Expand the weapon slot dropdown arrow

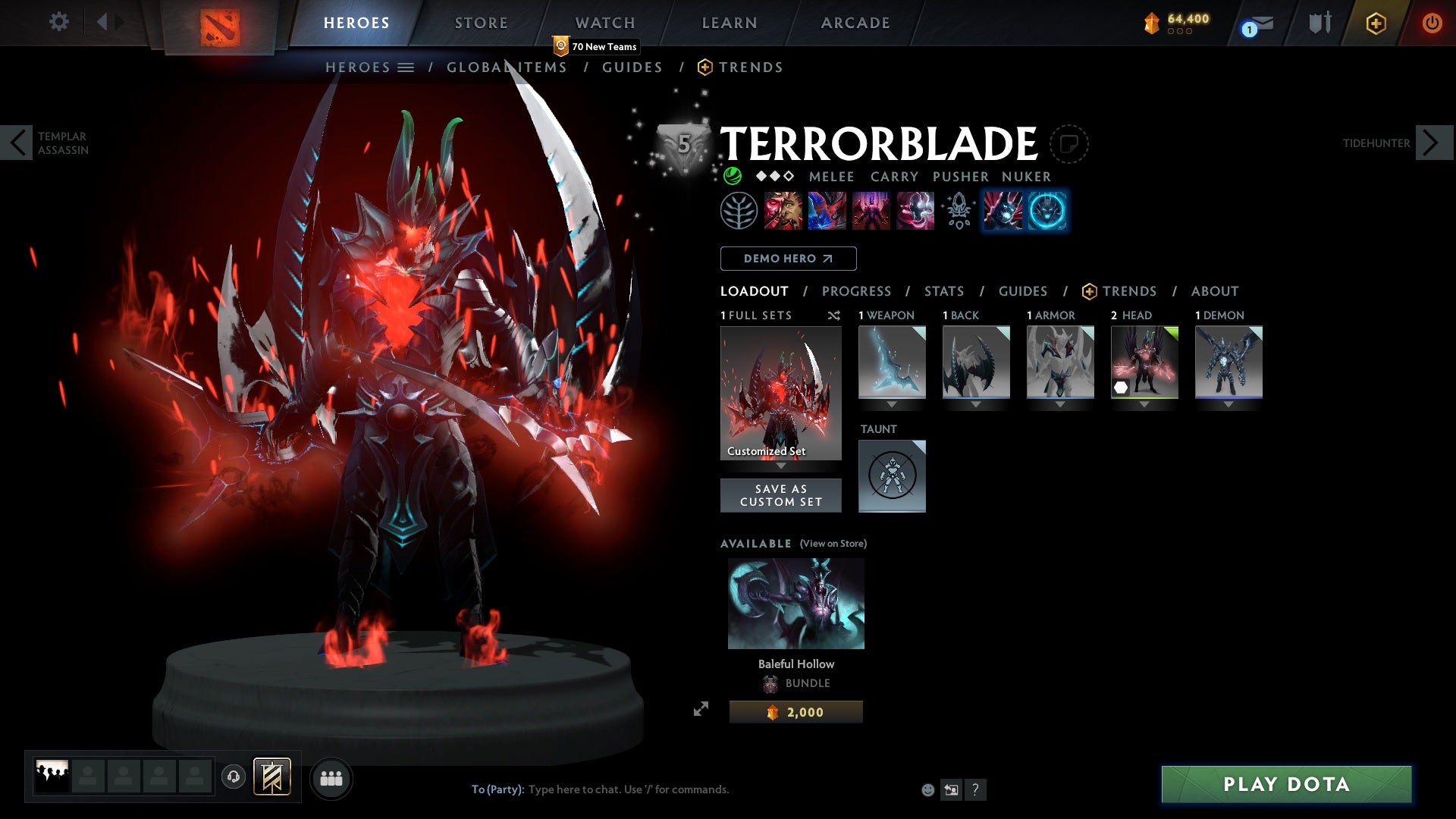[892, 404]
